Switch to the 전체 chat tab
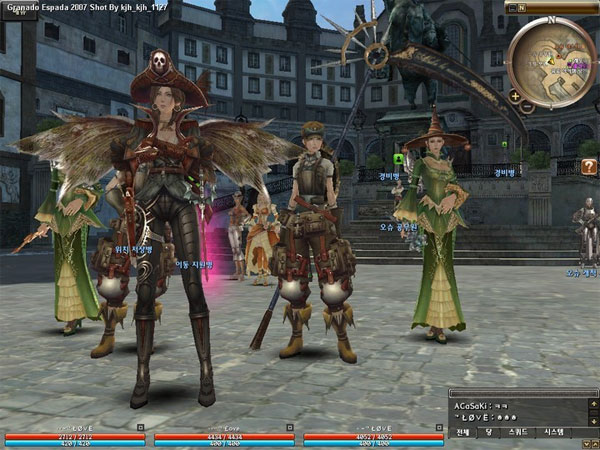 [x=463, y=433]
